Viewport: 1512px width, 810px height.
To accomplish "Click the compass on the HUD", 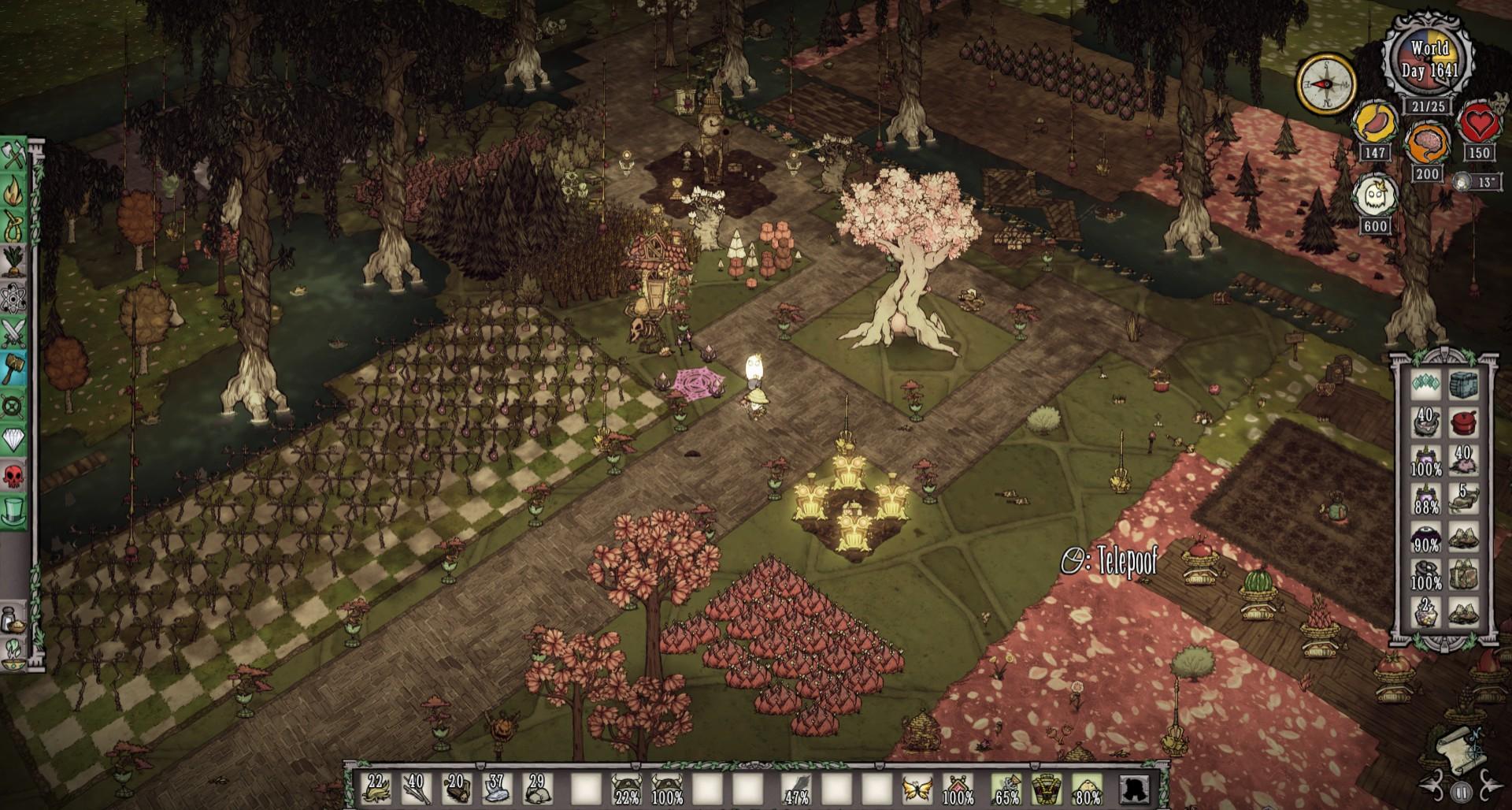I will pyautogui.click(x=1326, y=84).
